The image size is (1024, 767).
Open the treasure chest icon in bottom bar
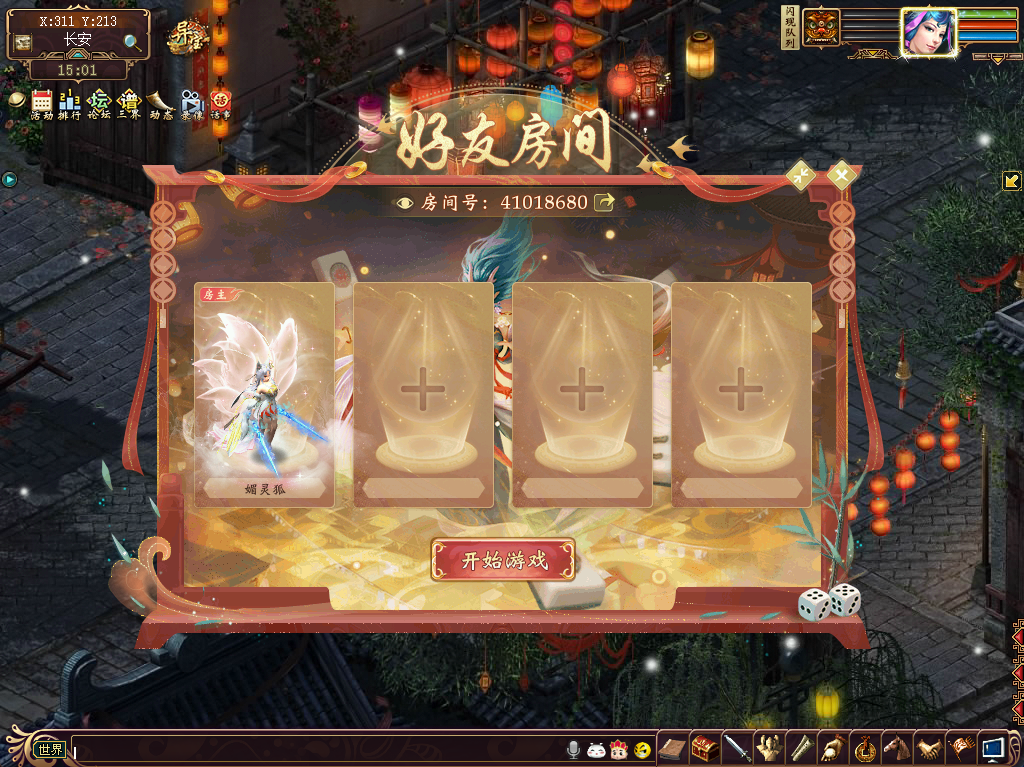tap(705, 747)
